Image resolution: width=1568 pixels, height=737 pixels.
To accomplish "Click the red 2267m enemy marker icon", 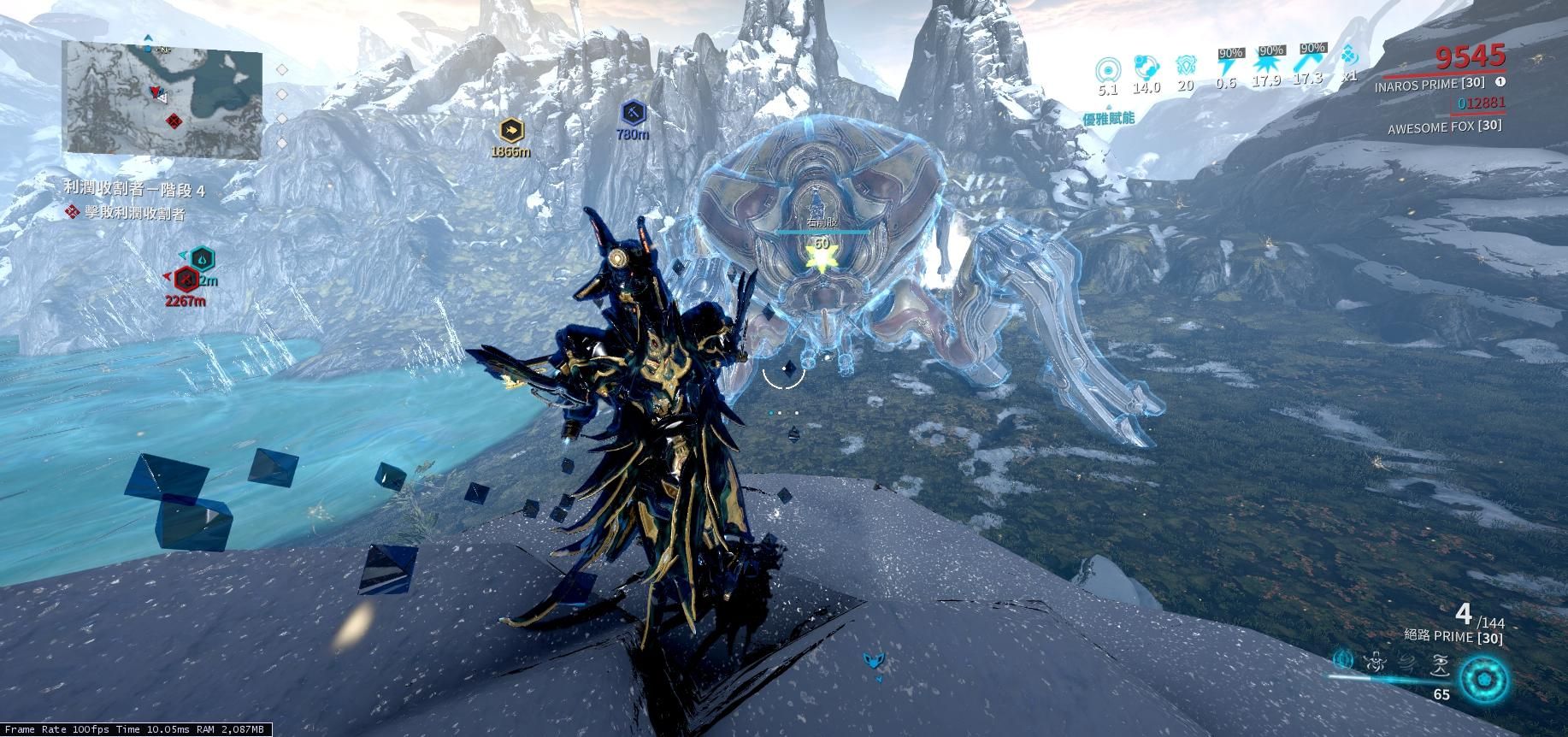I will pyautogui.click(x=185, y=279).
